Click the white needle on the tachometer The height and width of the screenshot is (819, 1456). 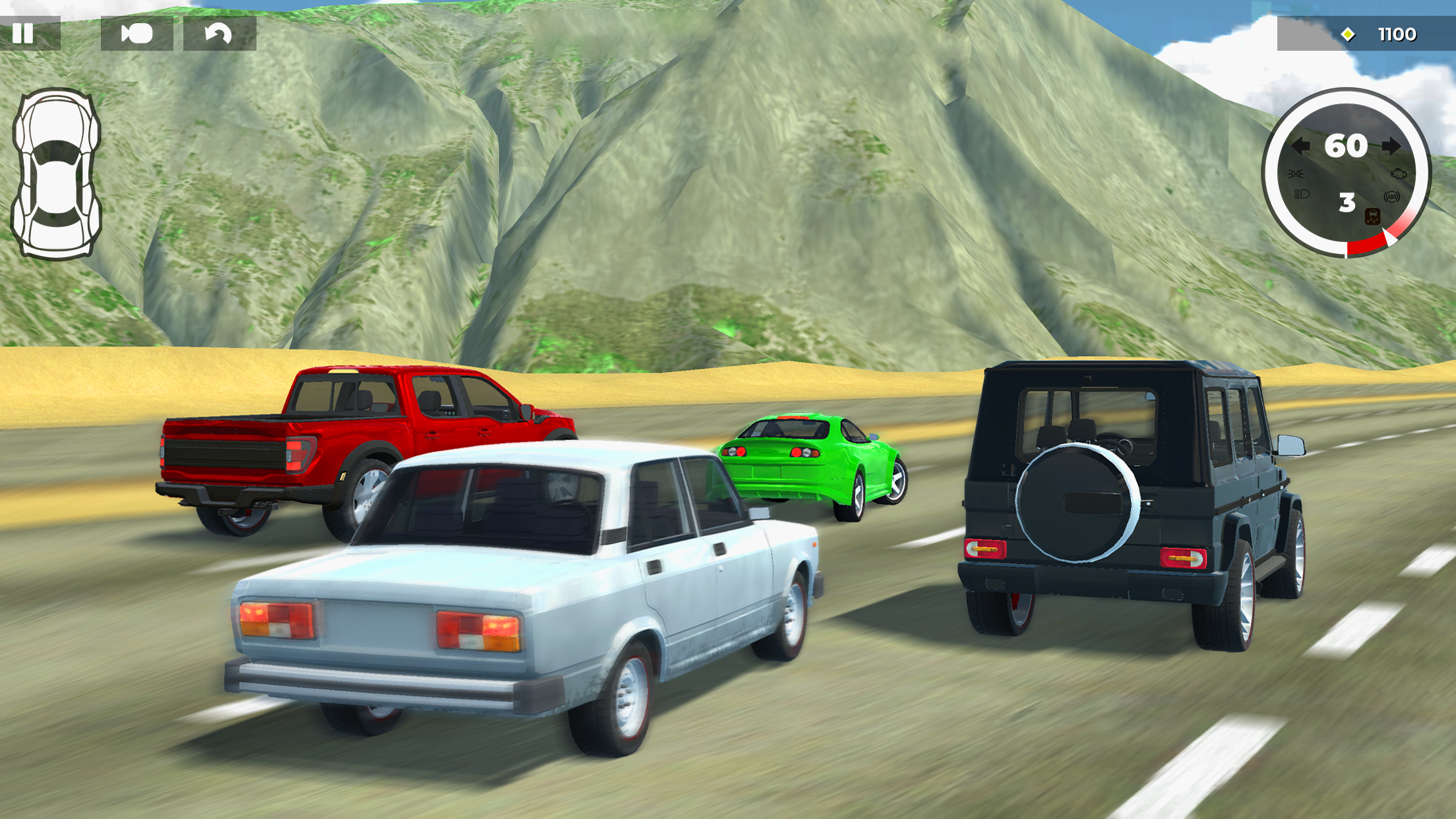tap(1389, 238)
